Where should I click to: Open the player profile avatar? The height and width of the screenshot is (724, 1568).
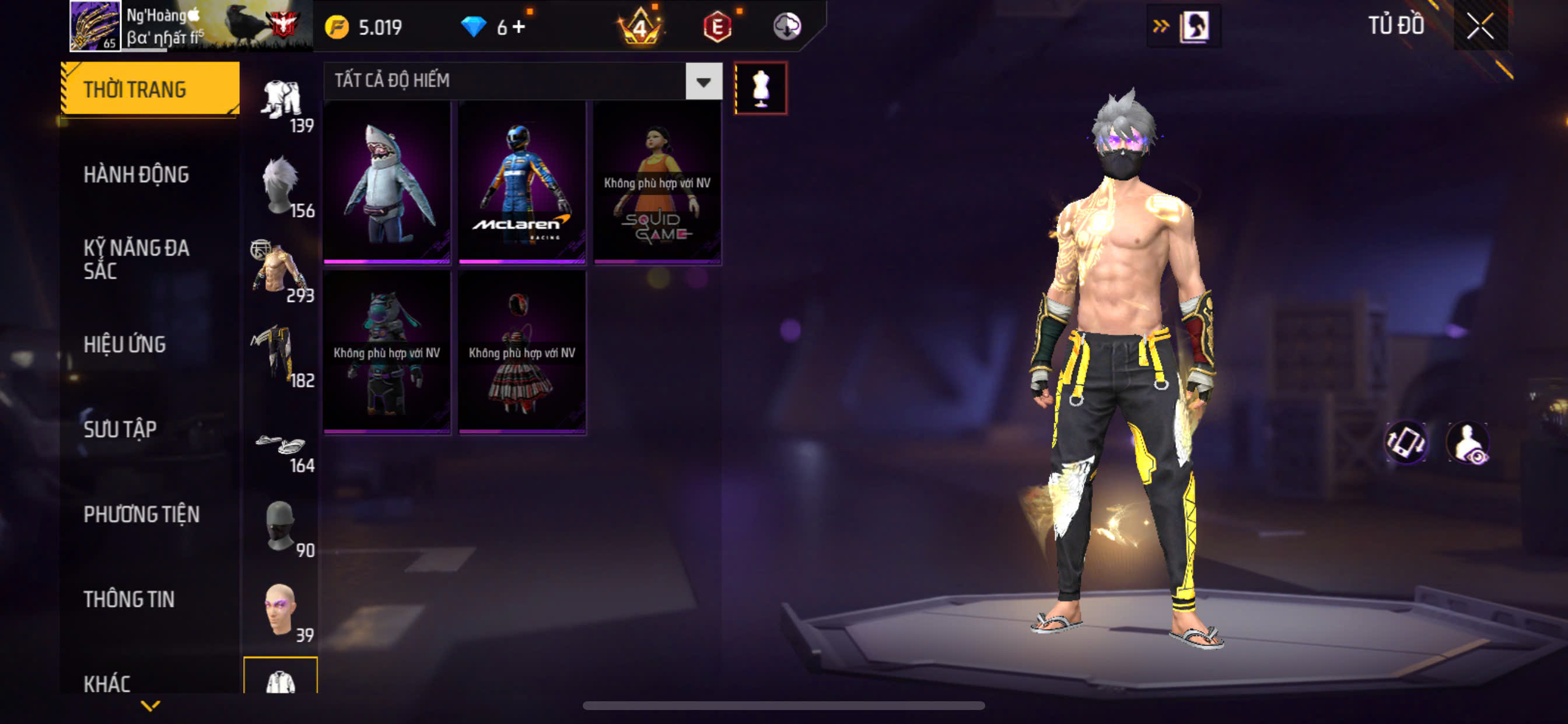tap(95, 26)
